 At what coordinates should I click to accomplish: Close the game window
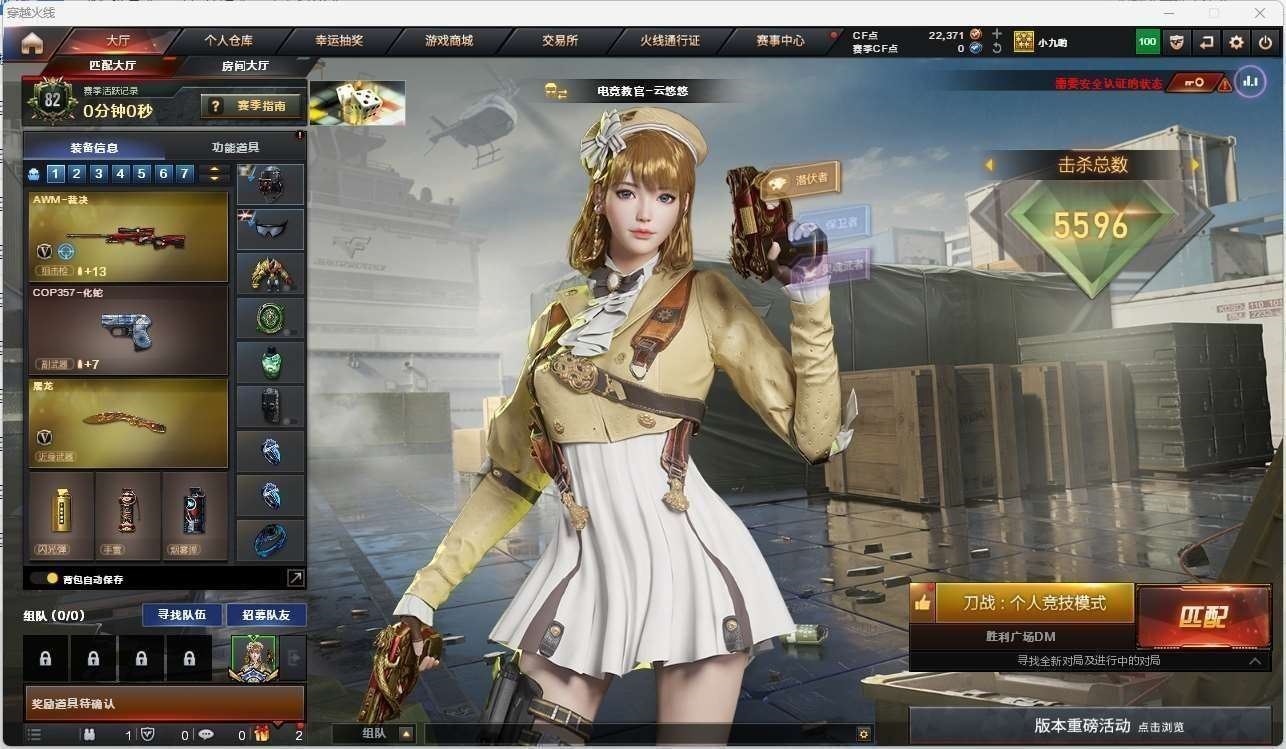[x=1260, y=13]
